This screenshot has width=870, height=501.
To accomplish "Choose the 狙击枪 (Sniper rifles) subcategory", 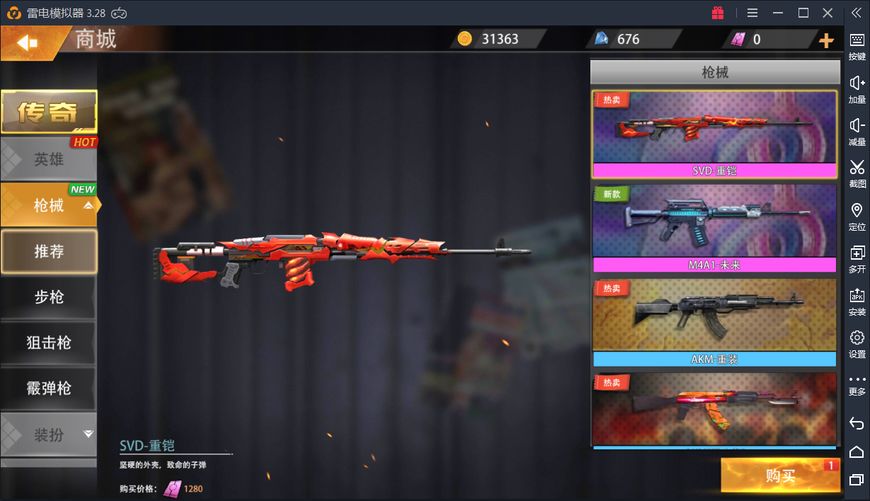I will [x=49, y=342].
